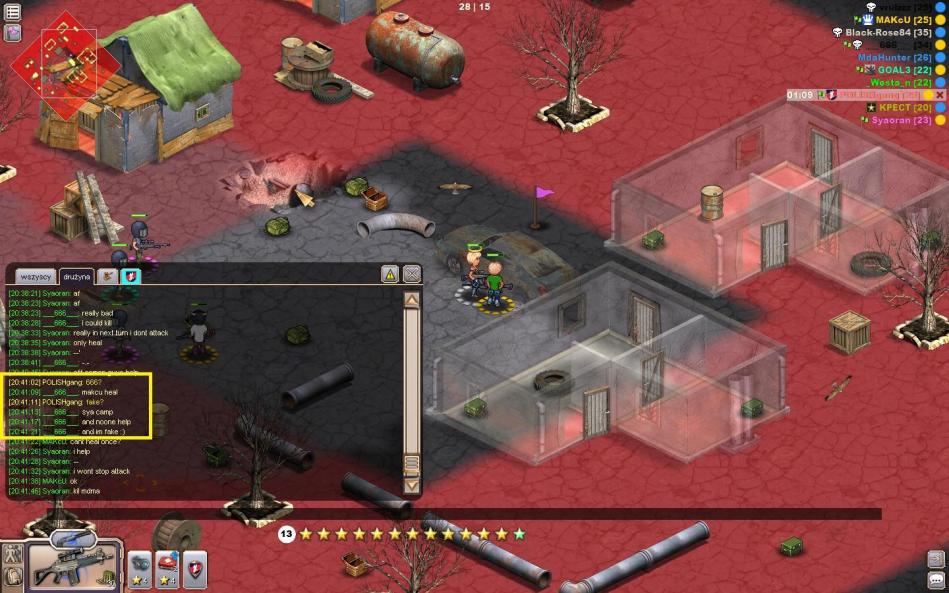Select the "drużyna" team chat tab
949x593 pixels.
coord(76,276)
